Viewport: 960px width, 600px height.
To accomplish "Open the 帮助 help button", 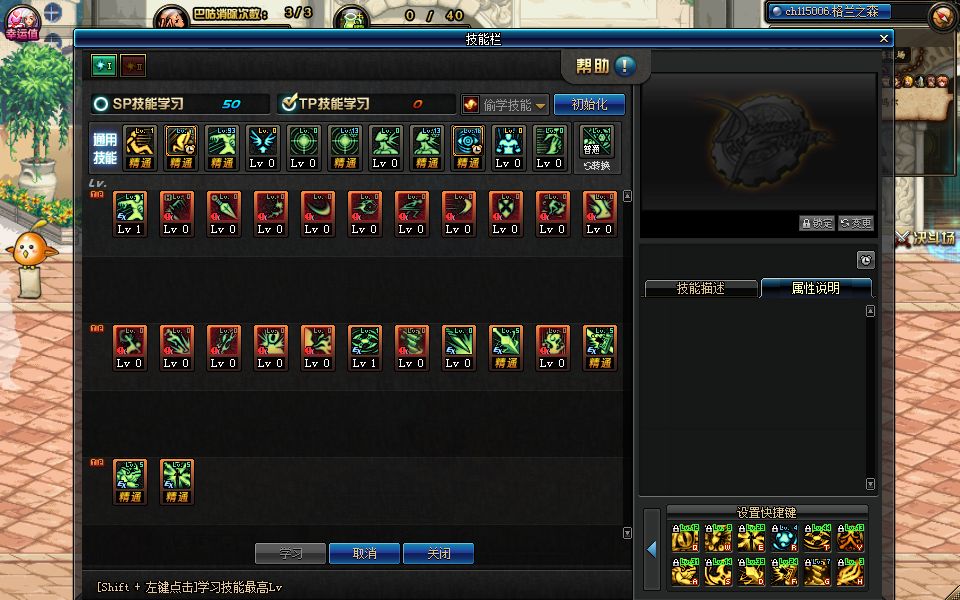I will tap(606, 66).
